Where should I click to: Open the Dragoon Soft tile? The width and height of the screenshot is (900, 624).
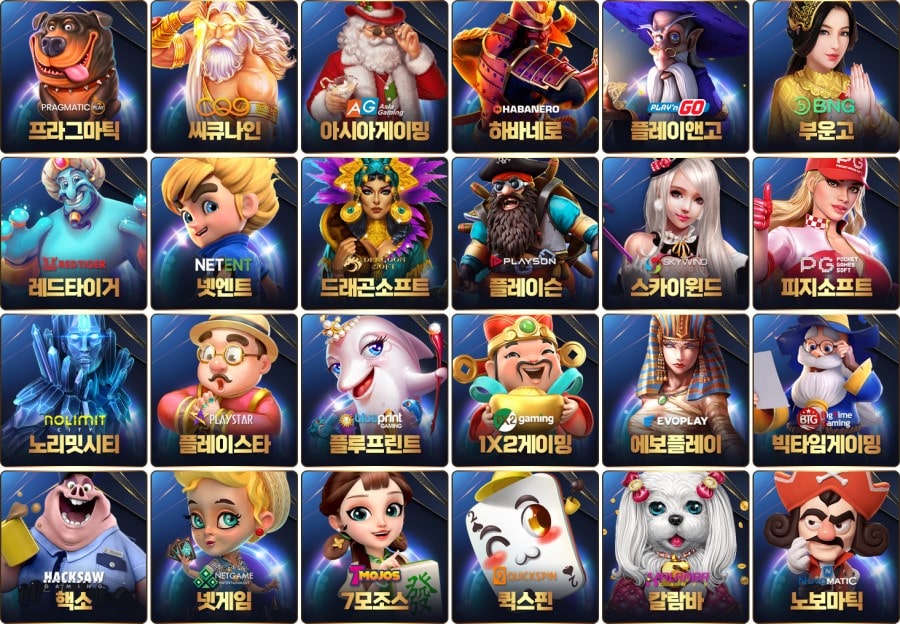coord(375,232)
